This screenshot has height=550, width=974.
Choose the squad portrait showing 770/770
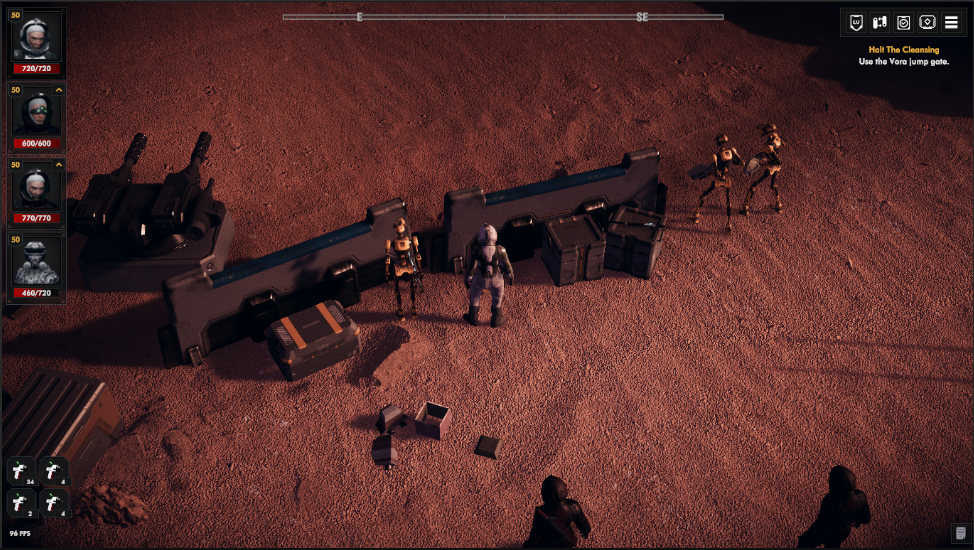(x=37, y=190)
